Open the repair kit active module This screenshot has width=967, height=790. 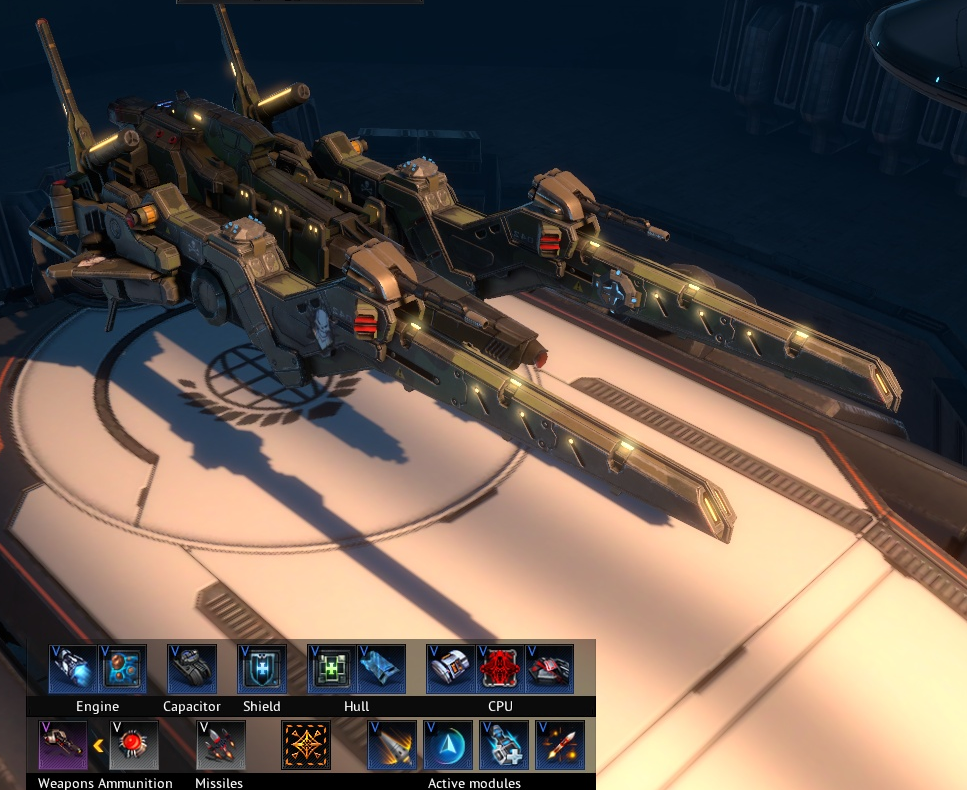click(504, 745)
